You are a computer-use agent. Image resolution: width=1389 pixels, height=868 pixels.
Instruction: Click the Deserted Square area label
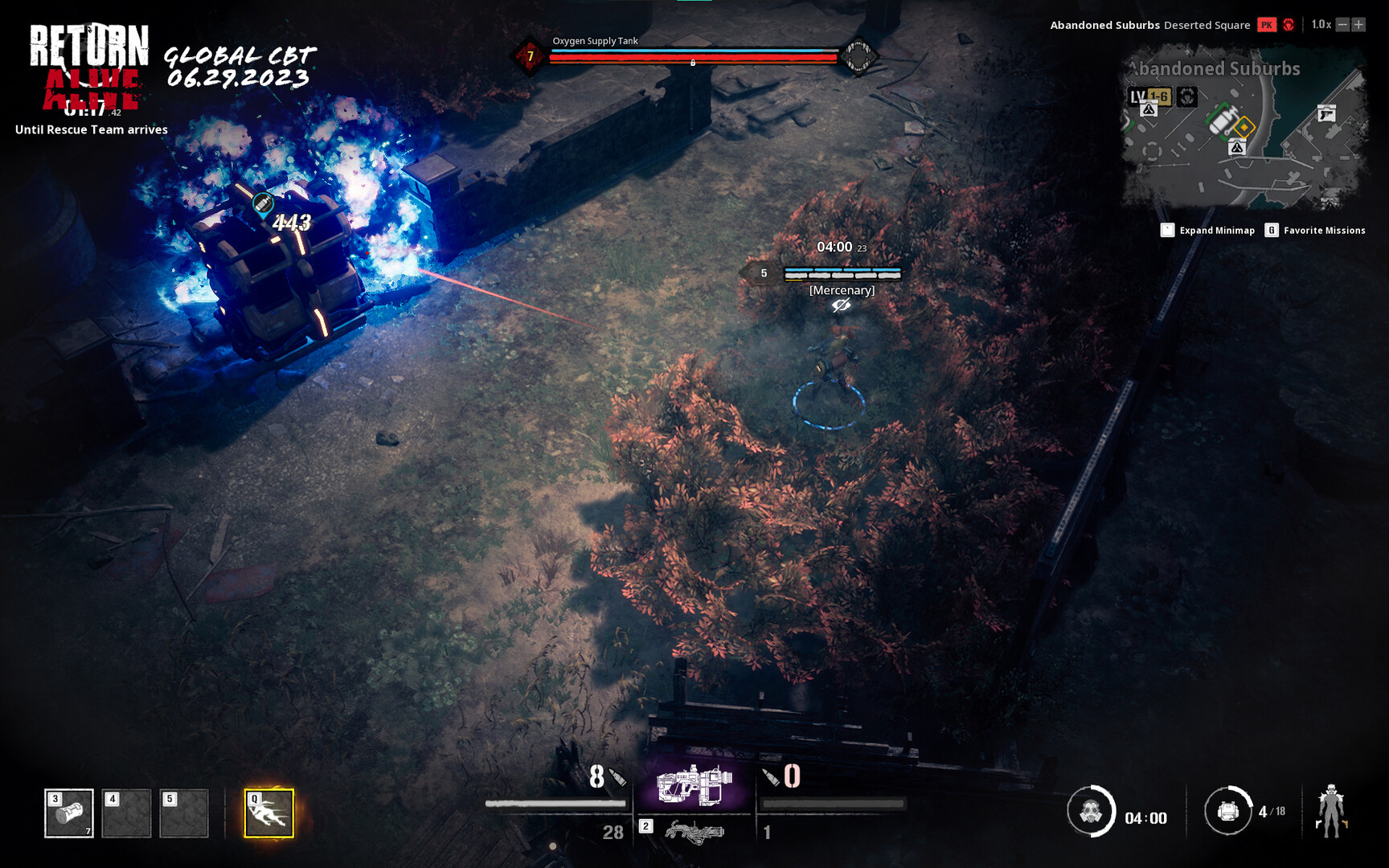(1207, 25)
